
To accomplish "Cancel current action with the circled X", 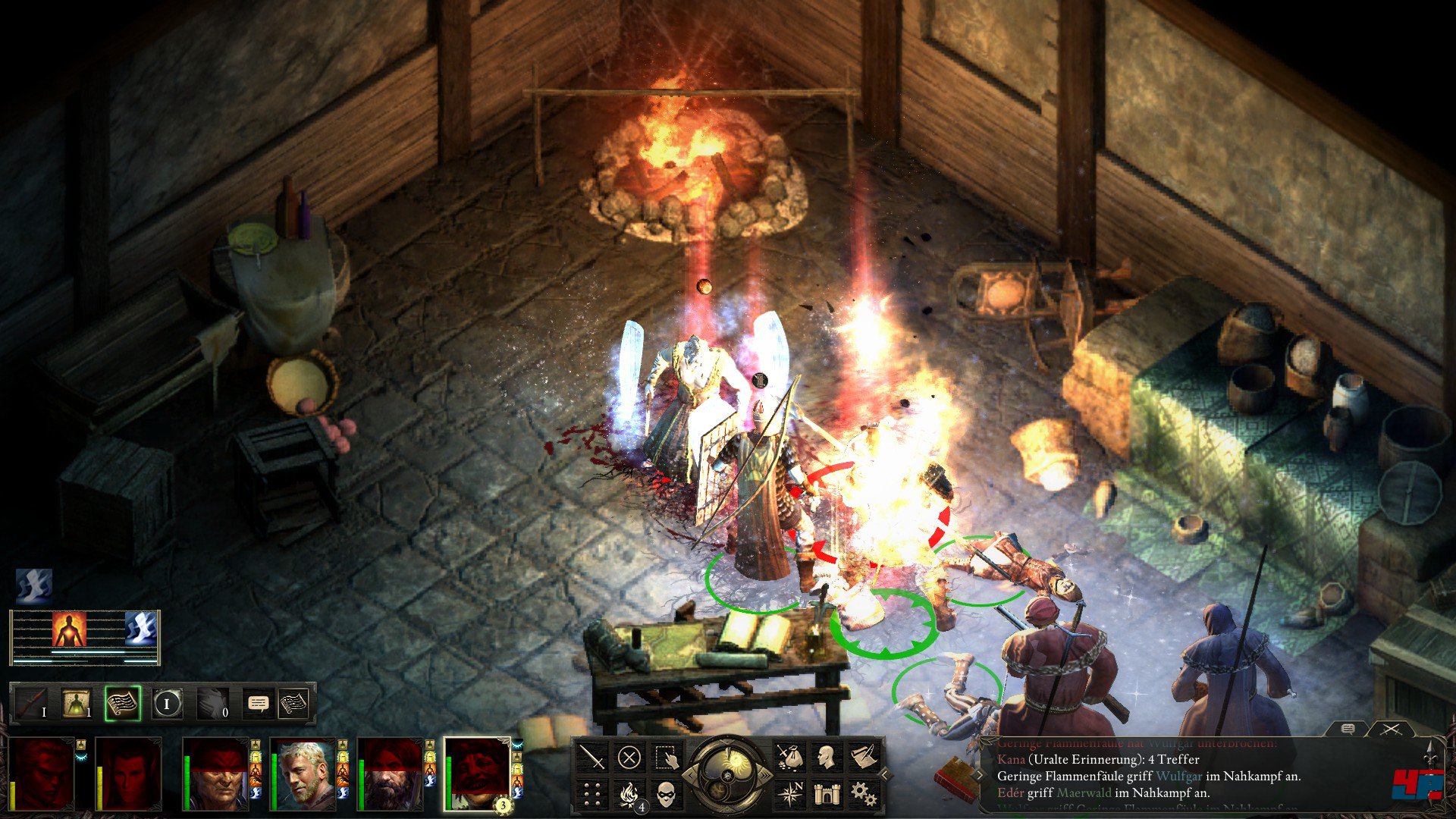I will pyautogui.click(x=629, y=757).
